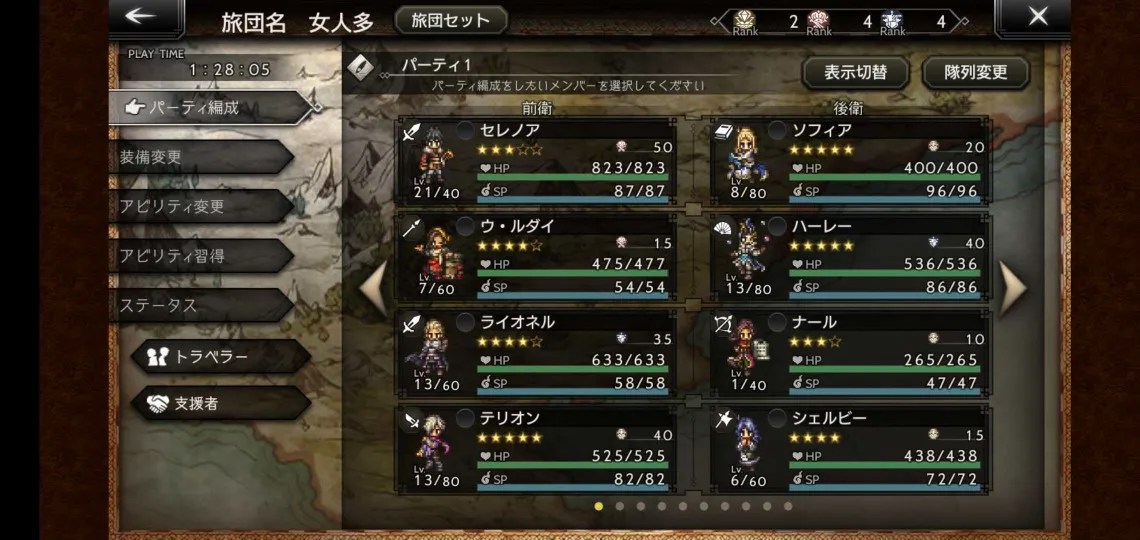
Task: Open the パーティ編成 menu entry
Action: point(200,108)
